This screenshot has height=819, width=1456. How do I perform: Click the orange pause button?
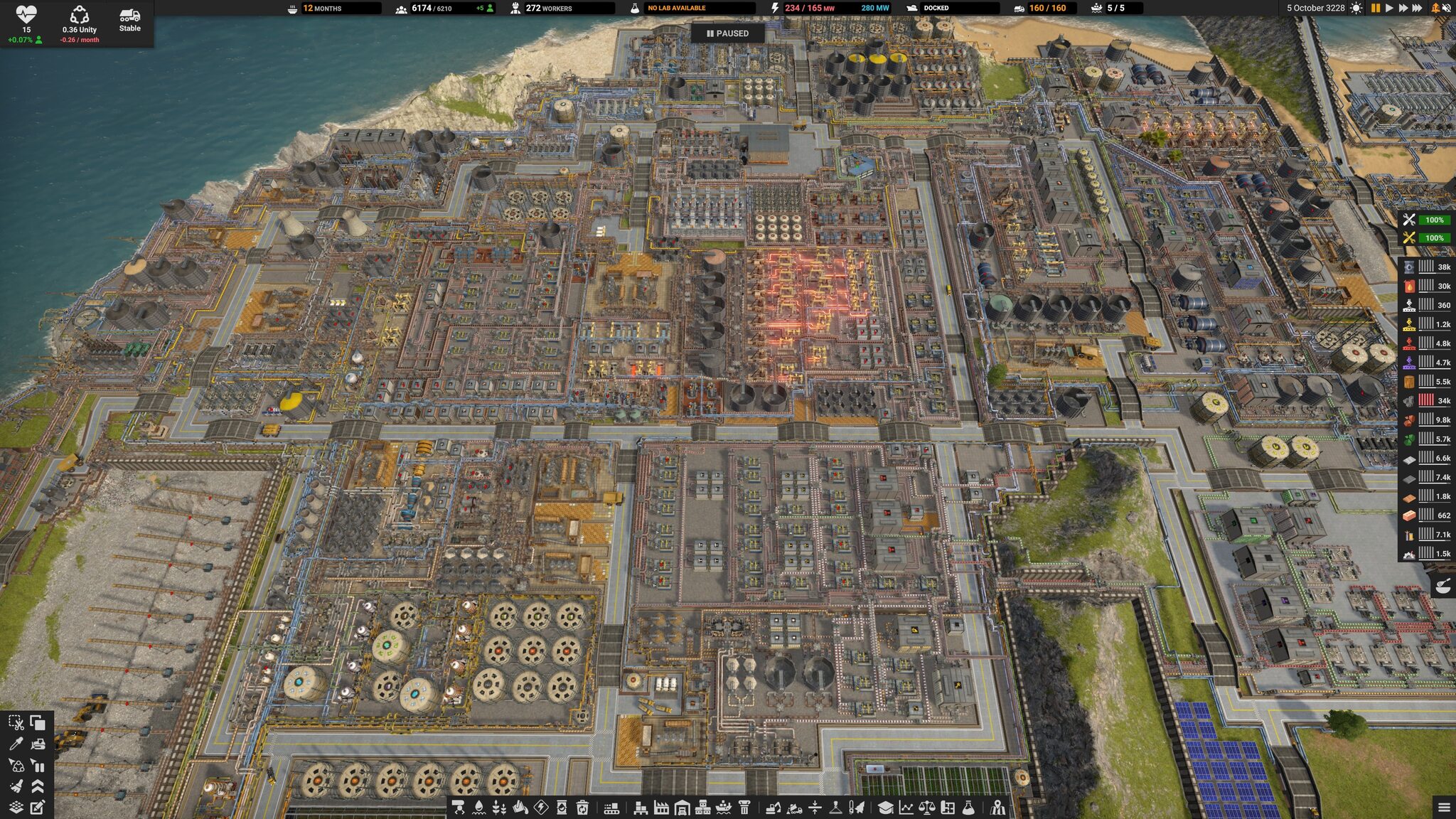coord(1375,8)
